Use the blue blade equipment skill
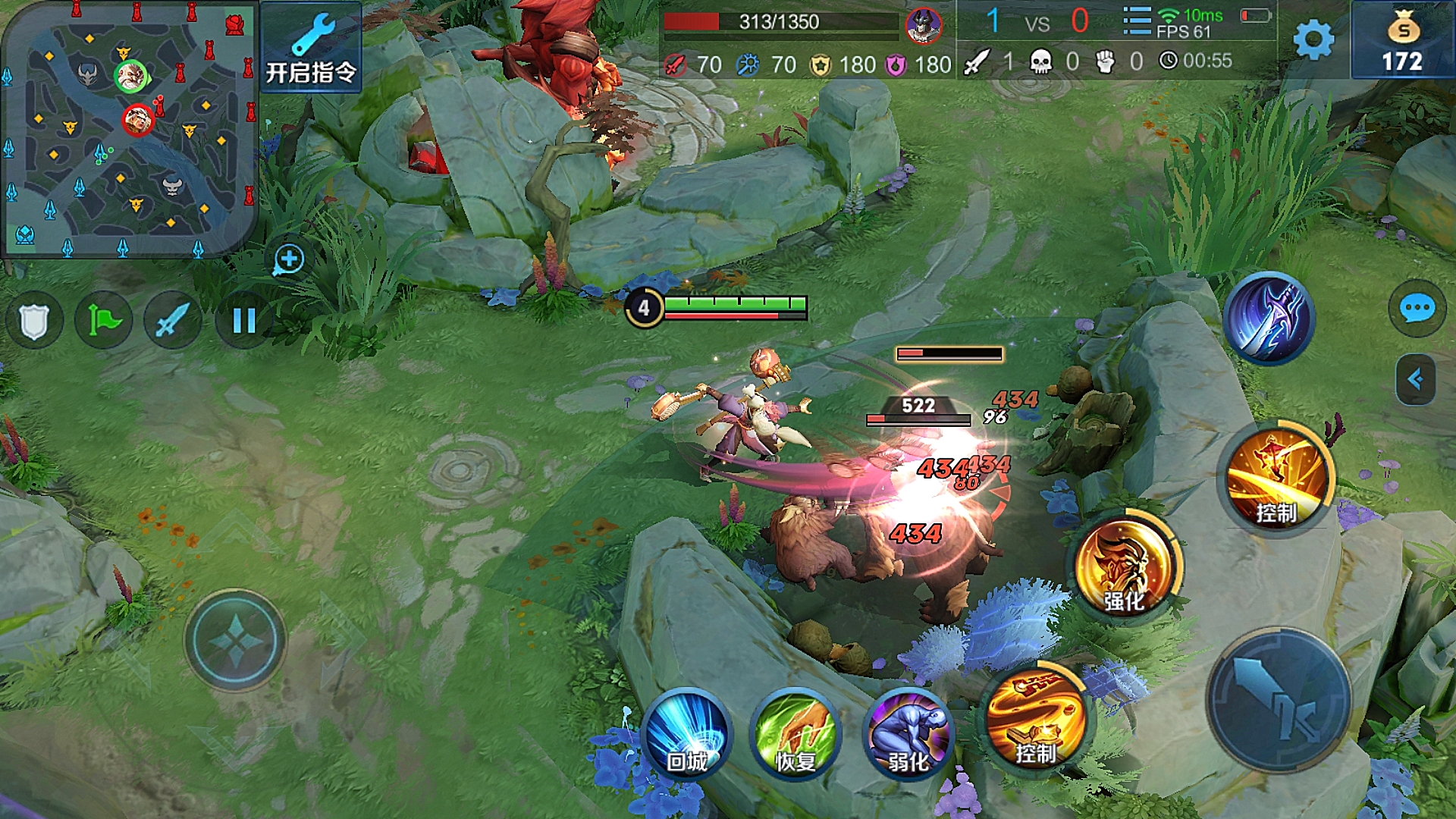 1269,317
